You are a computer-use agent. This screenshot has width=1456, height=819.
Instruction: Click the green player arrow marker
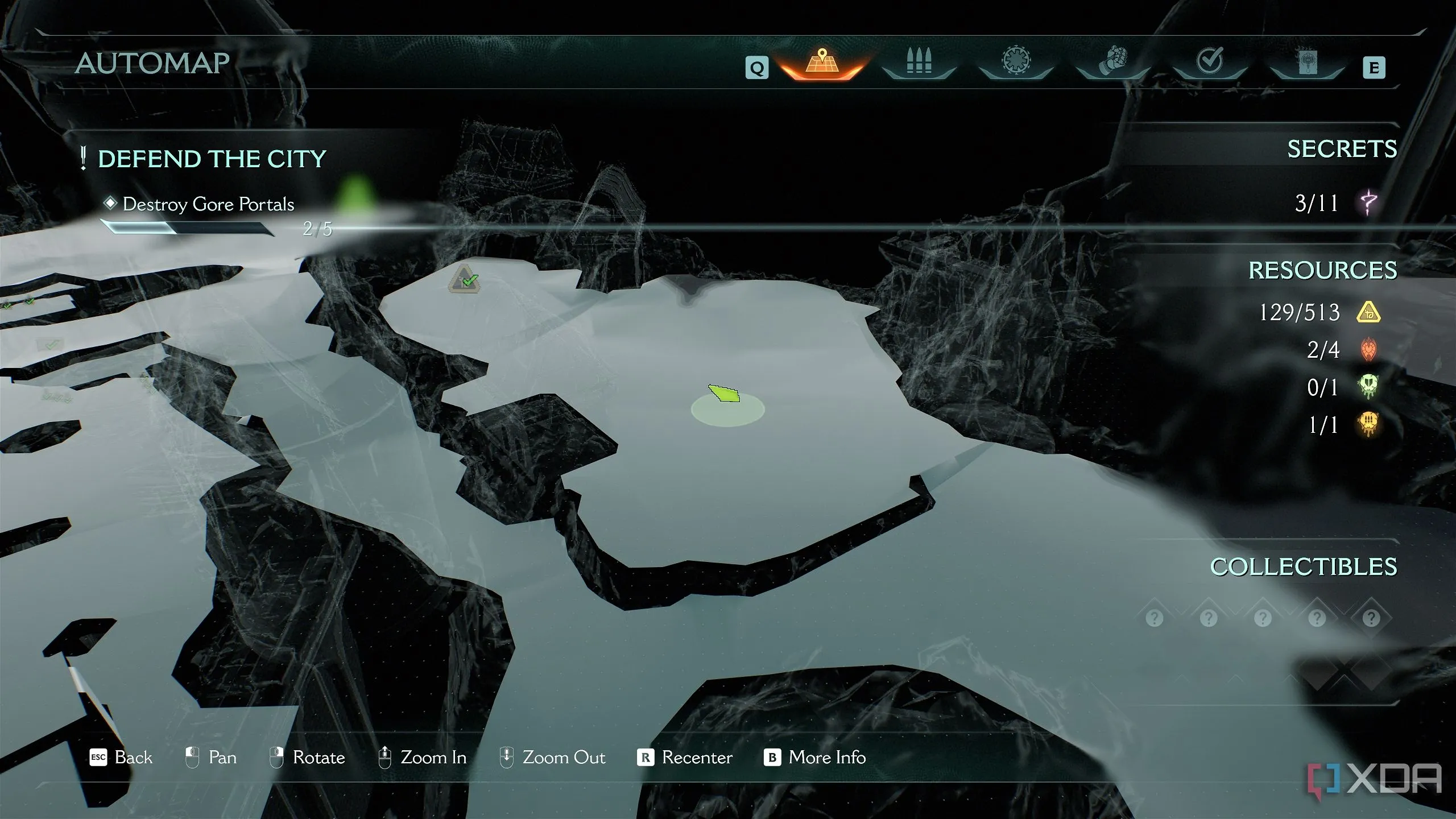[724, 393]
